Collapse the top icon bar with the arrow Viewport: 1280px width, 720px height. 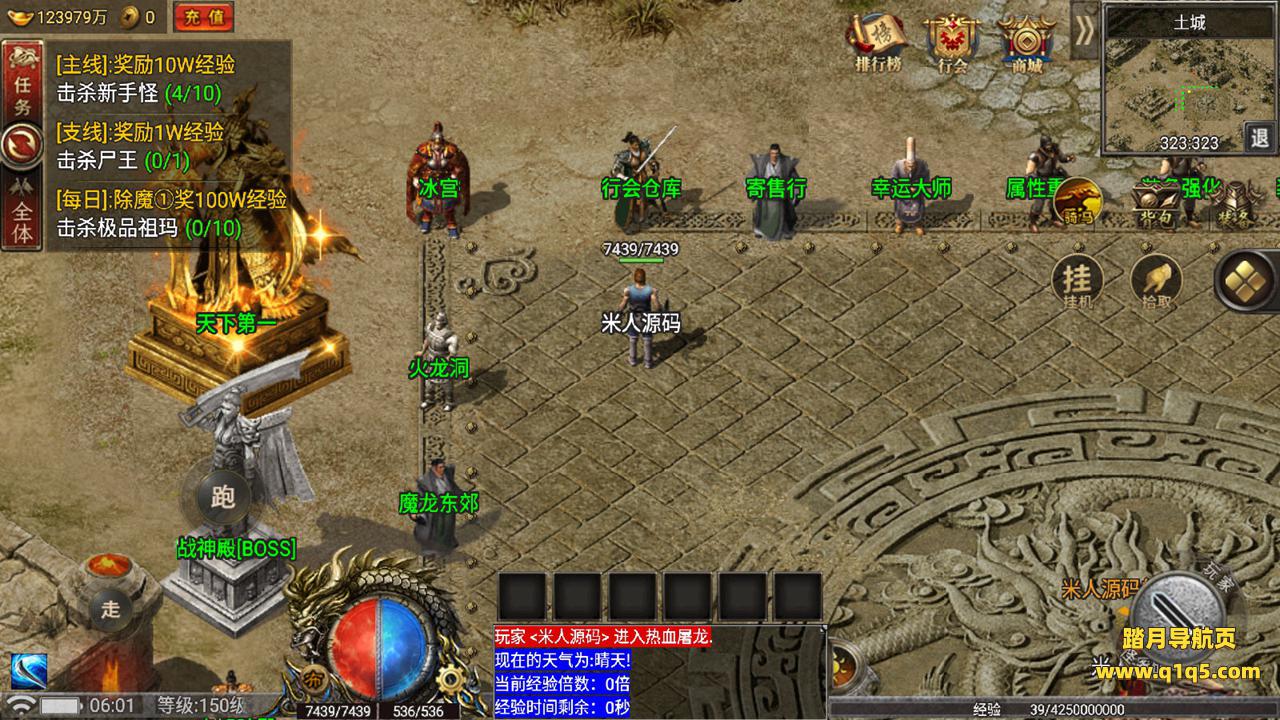(1085, 30)
